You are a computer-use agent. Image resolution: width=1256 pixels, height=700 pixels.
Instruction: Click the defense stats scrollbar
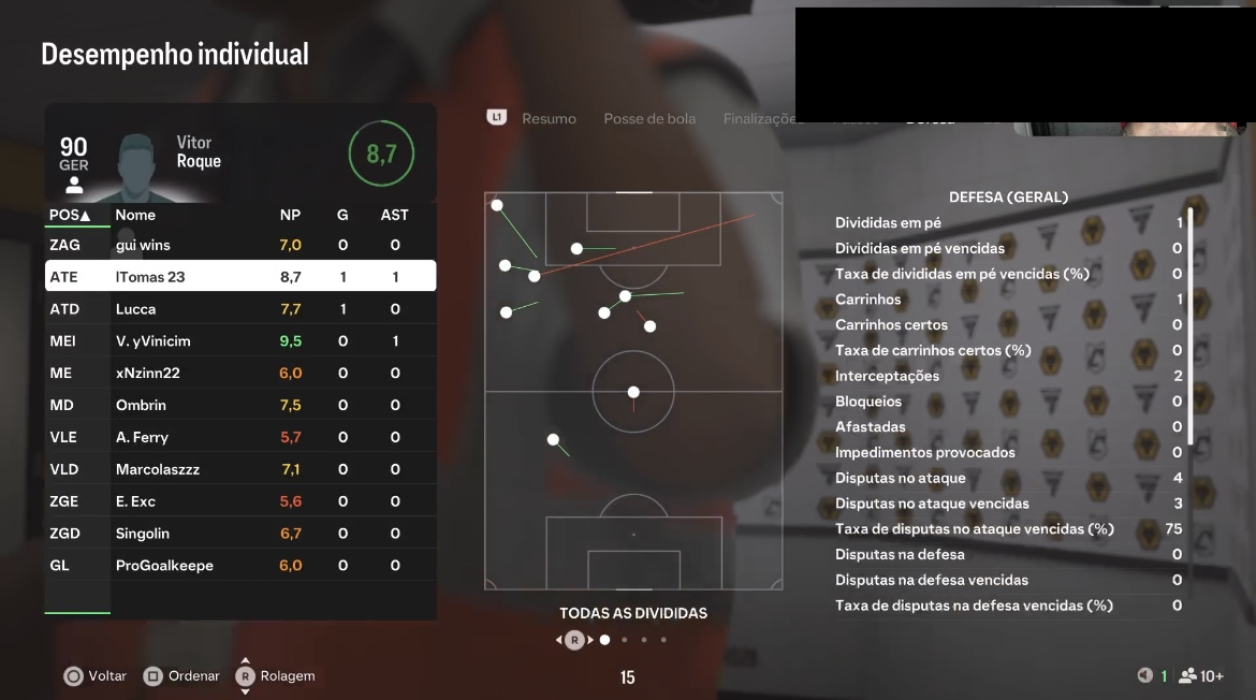point(1190,330)
